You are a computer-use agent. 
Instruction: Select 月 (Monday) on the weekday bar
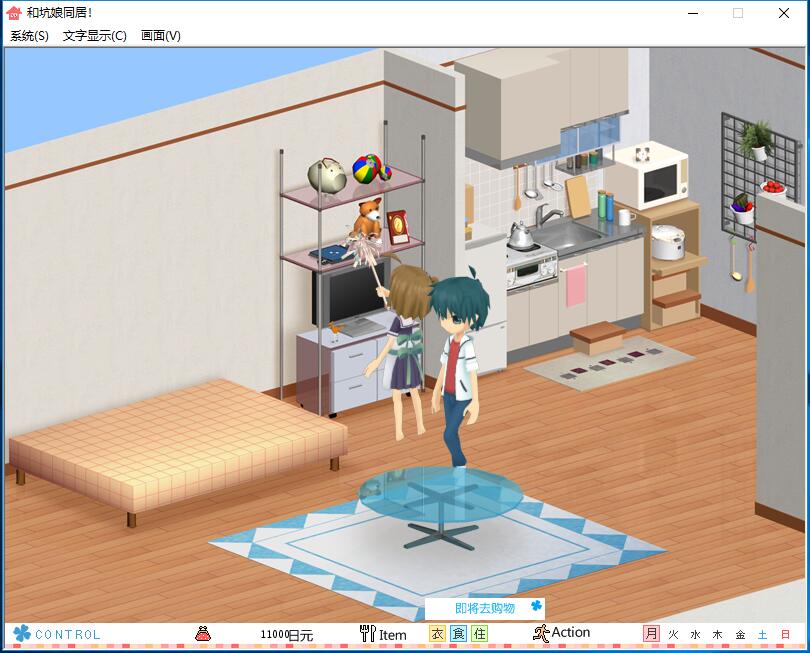[651, 634]
